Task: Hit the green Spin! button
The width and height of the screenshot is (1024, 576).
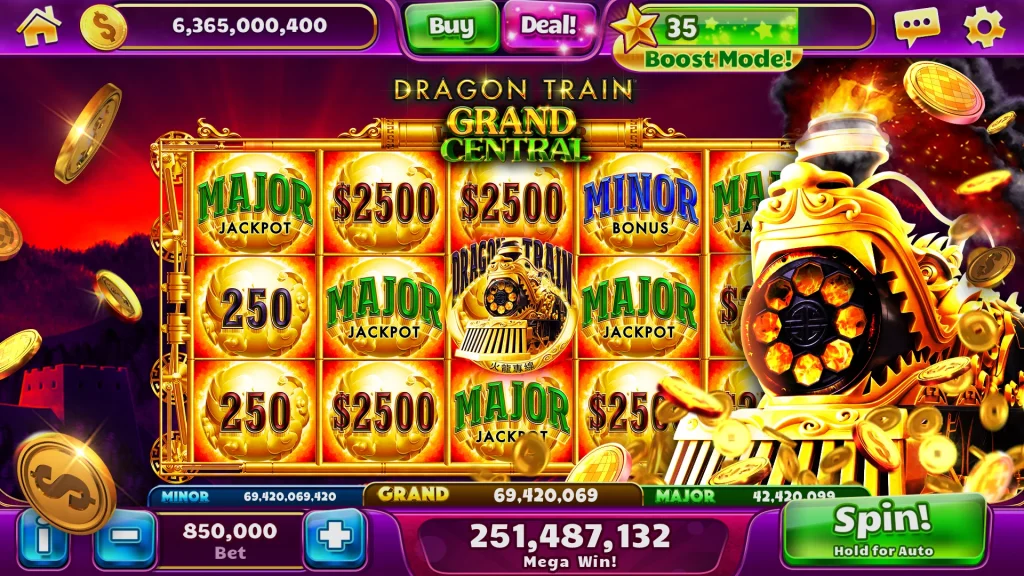Action: (x=883, y=528)
